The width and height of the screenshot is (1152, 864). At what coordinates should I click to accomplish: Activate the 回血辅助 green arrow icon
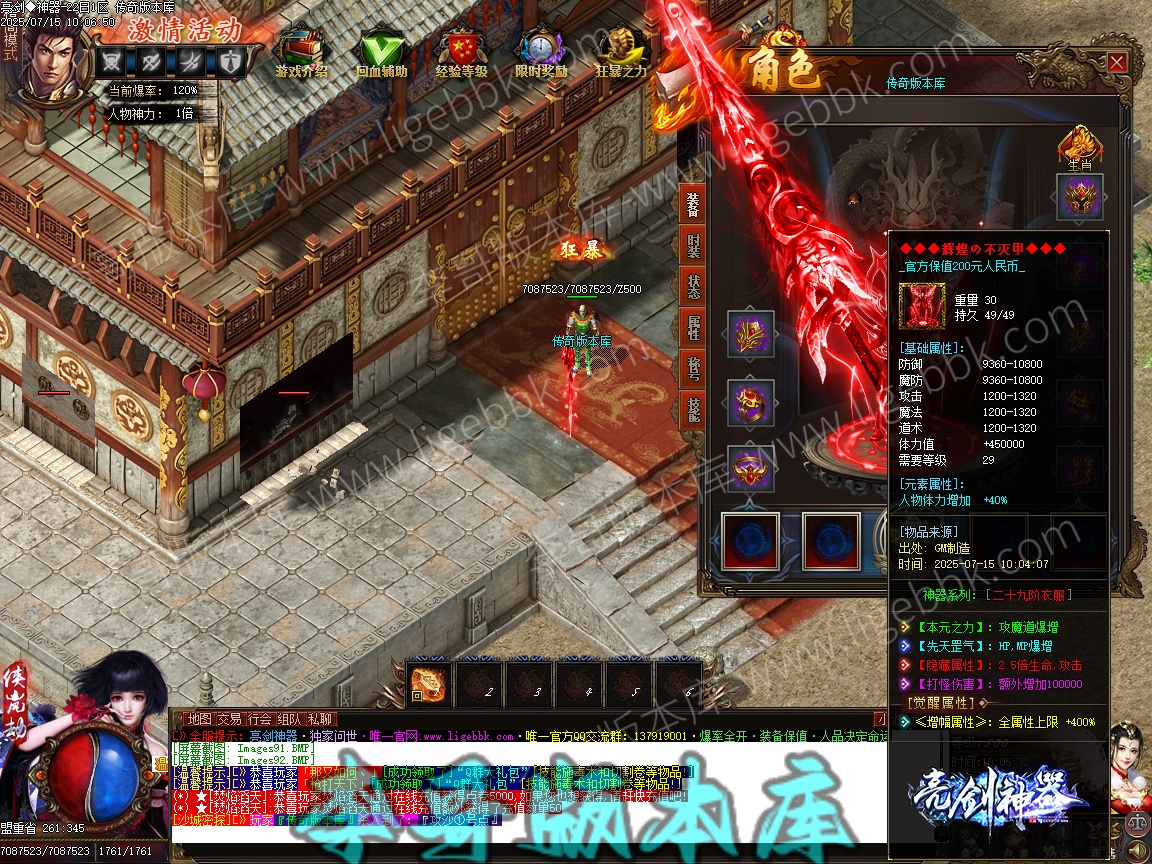point(381,50)
